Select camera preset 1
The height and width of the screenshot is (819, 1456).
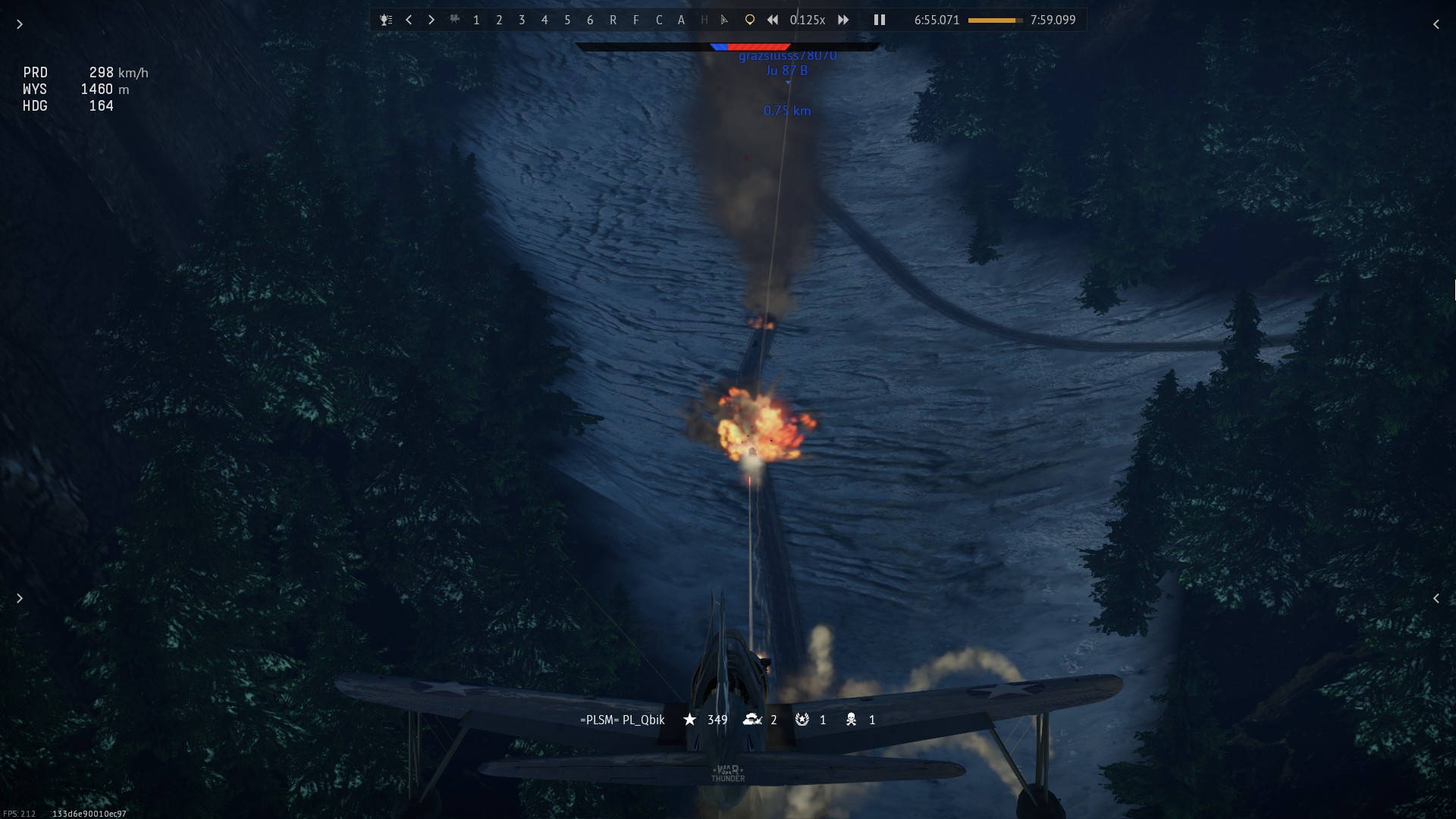(x=476, y=20)
